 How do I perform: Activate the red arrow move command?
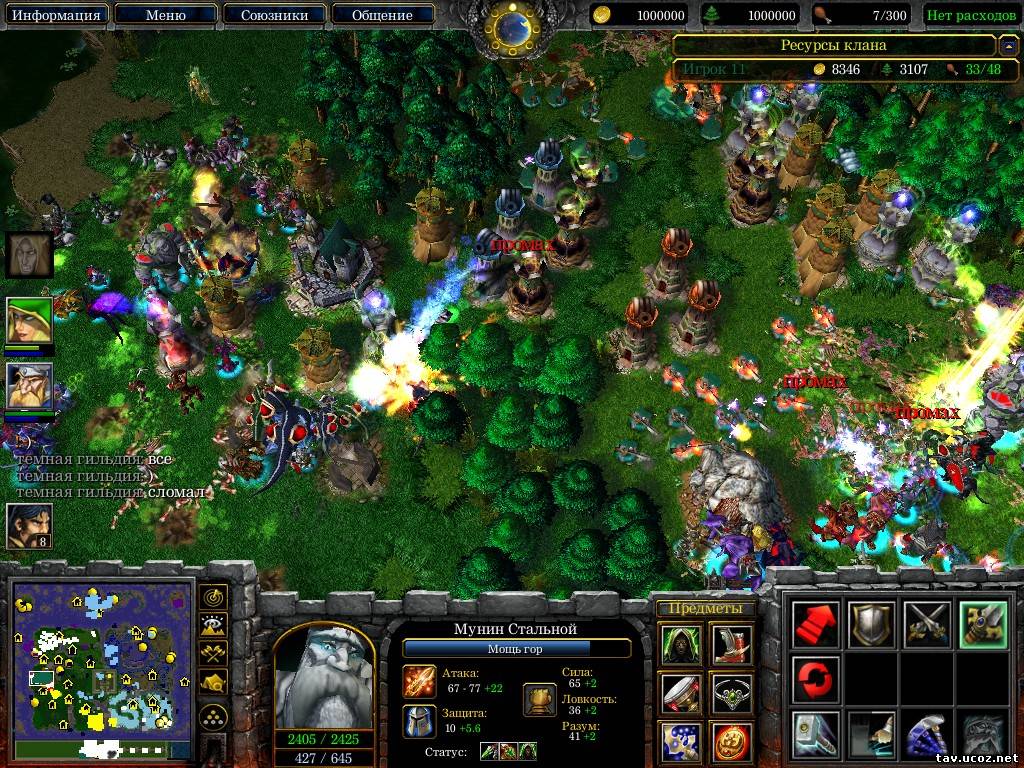[x=814, y=625]
